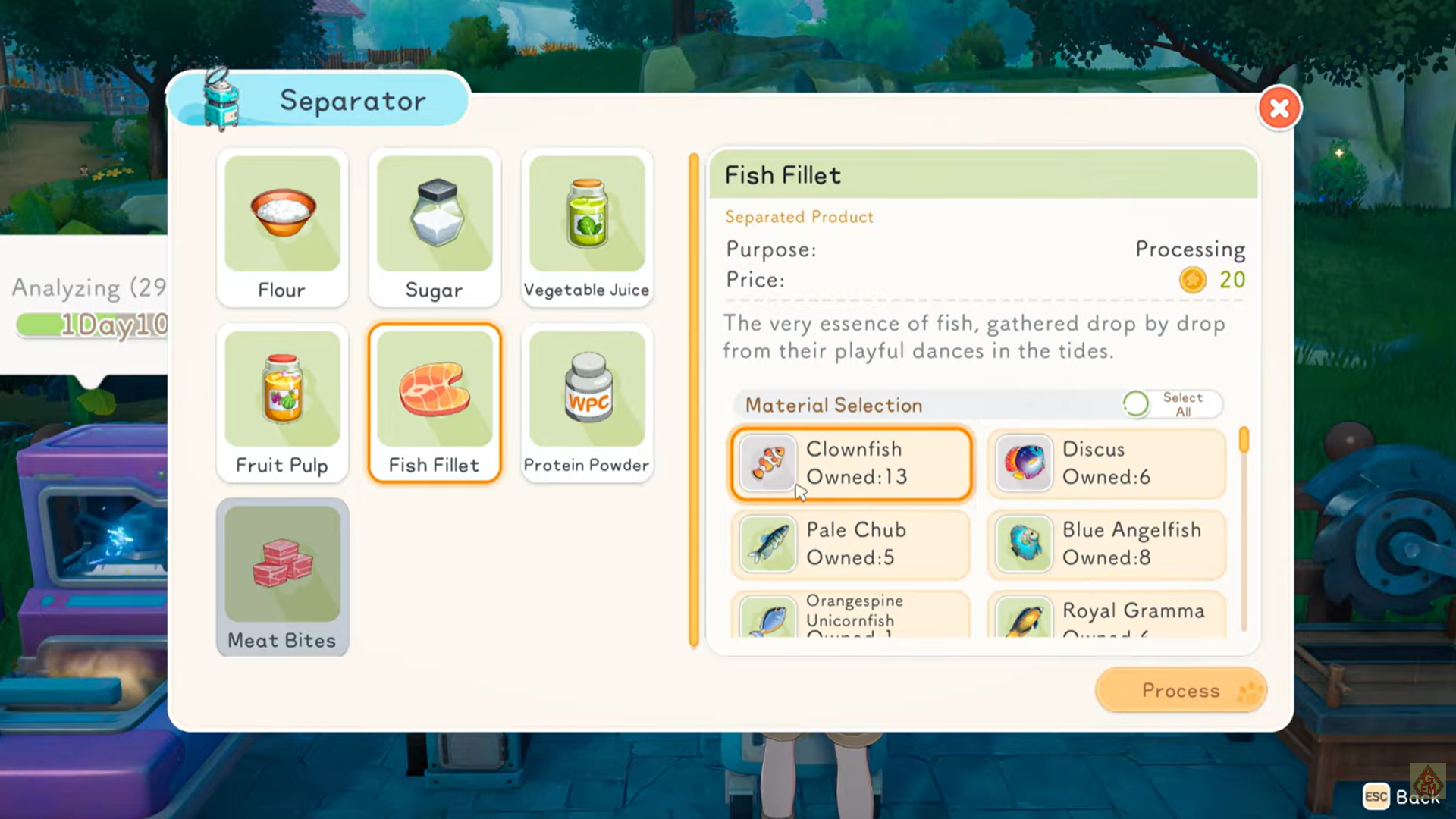Click the Process button

[1181, 690]
